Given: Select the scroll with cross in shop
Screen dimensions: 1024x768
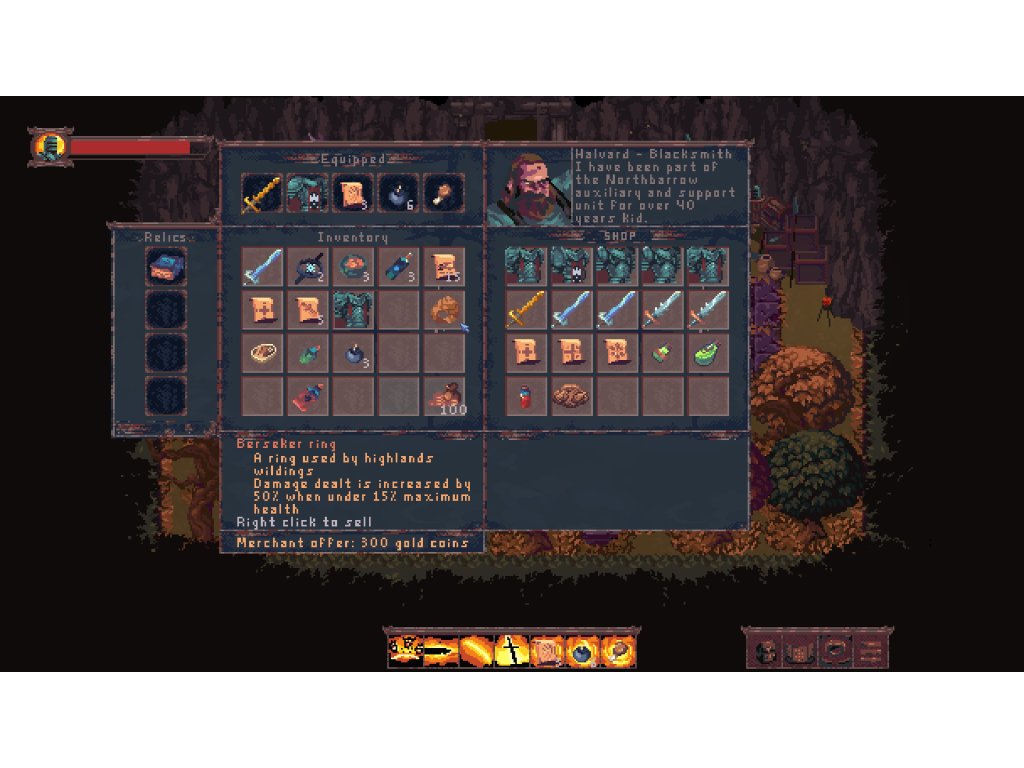Looking at the screenshot, I should point(526,353).
